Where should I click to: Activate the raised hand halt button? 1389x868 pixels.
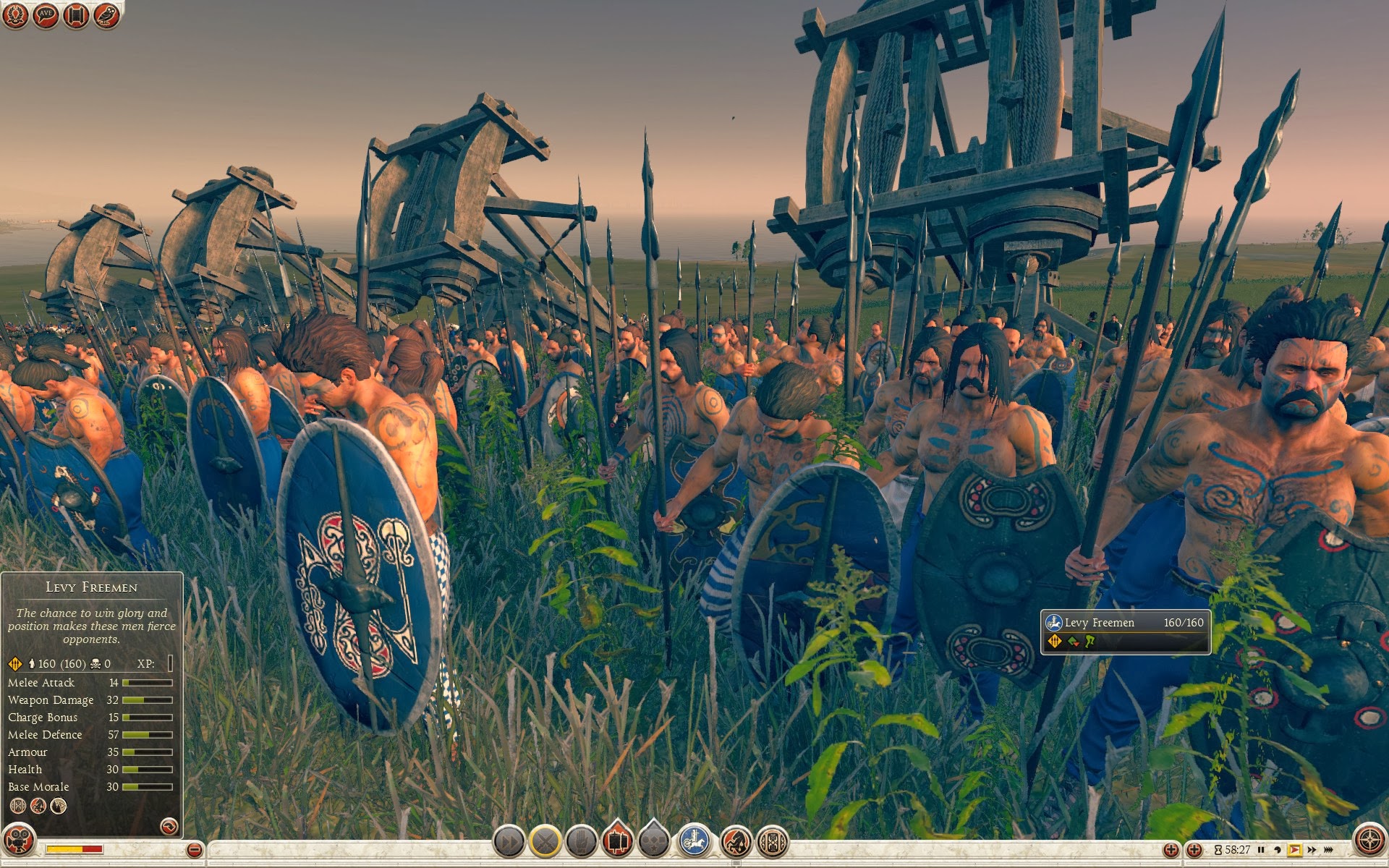[x=581, y=842]
